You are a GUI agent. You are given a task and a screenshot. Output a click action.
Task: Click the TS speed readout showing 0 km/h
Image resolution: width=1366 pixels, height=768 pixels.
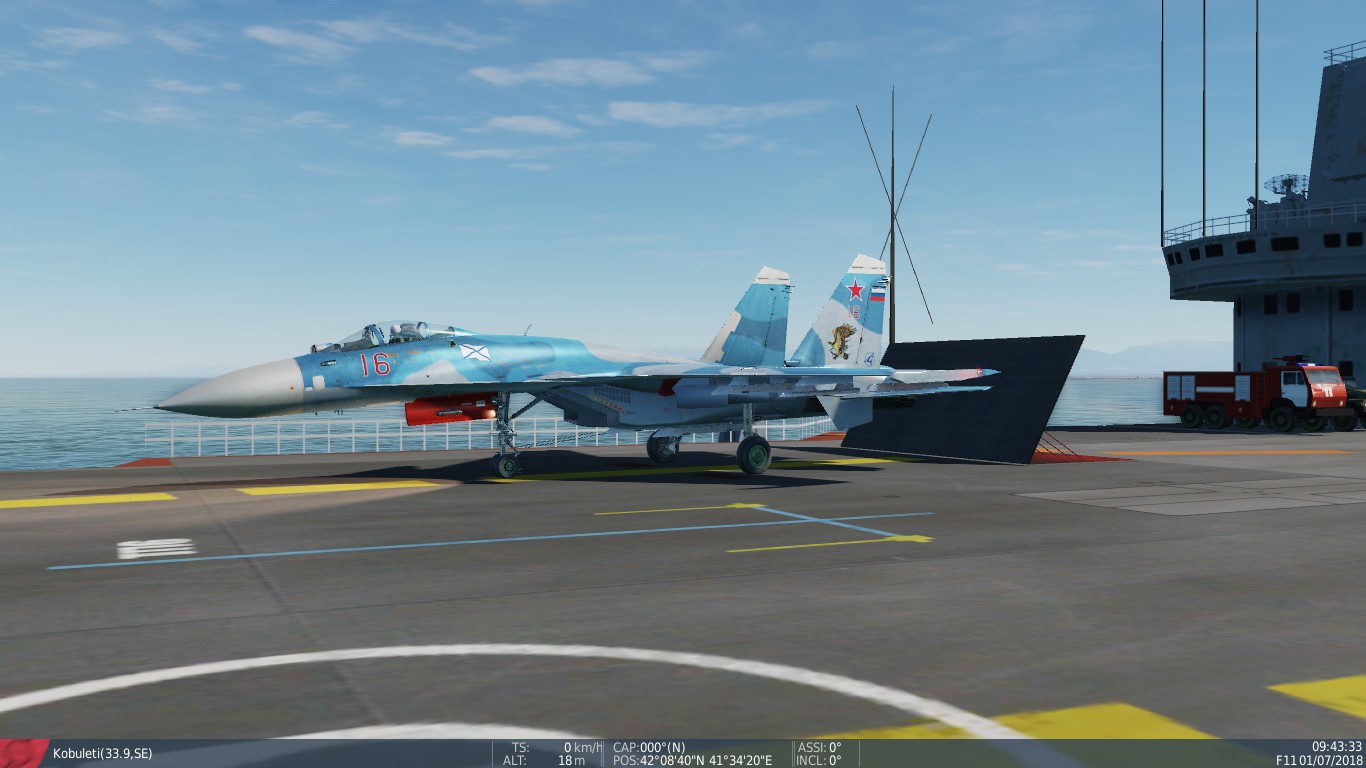545,746
